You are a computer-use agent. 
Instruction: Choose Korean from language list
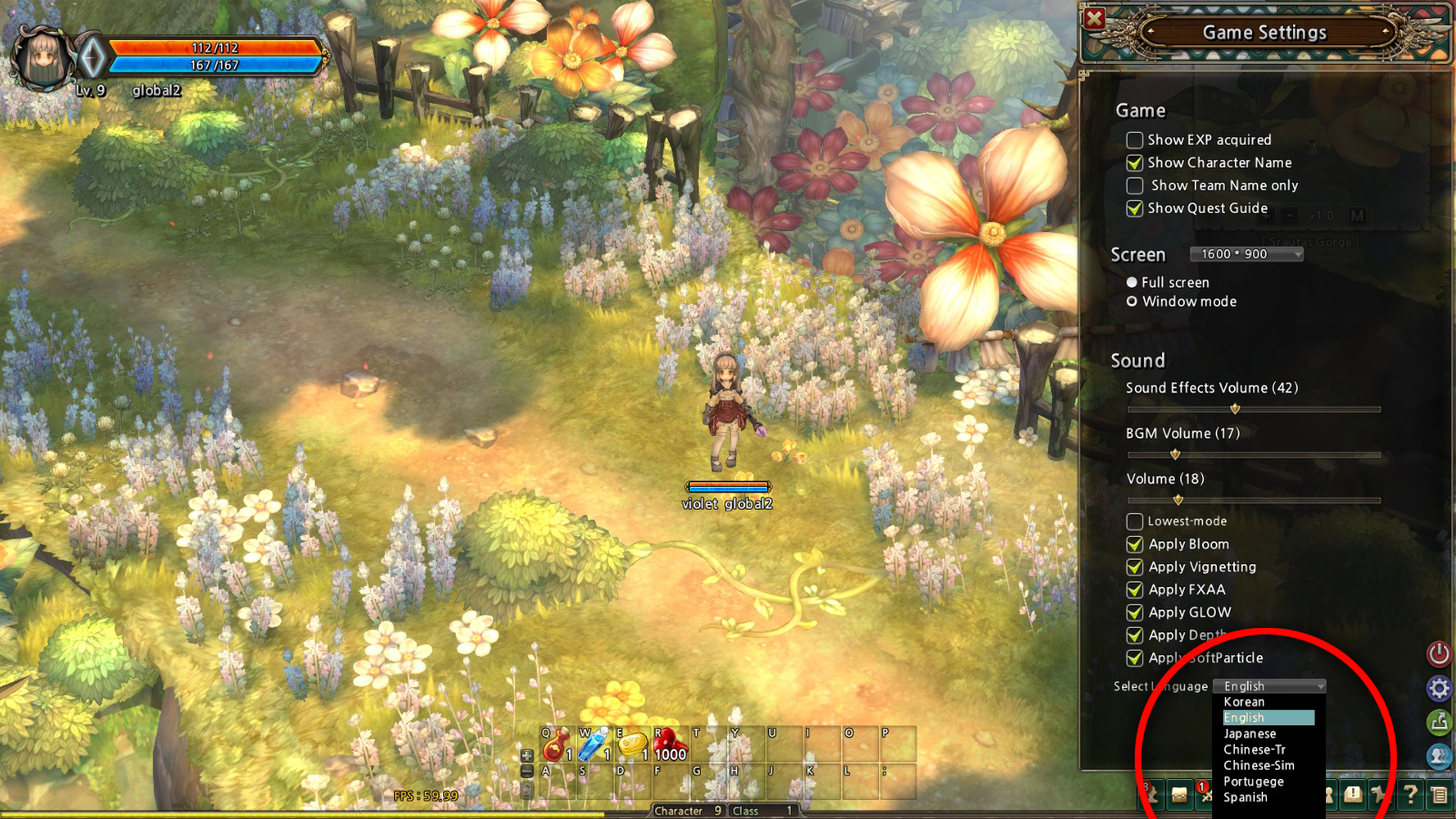point(1244,702)
